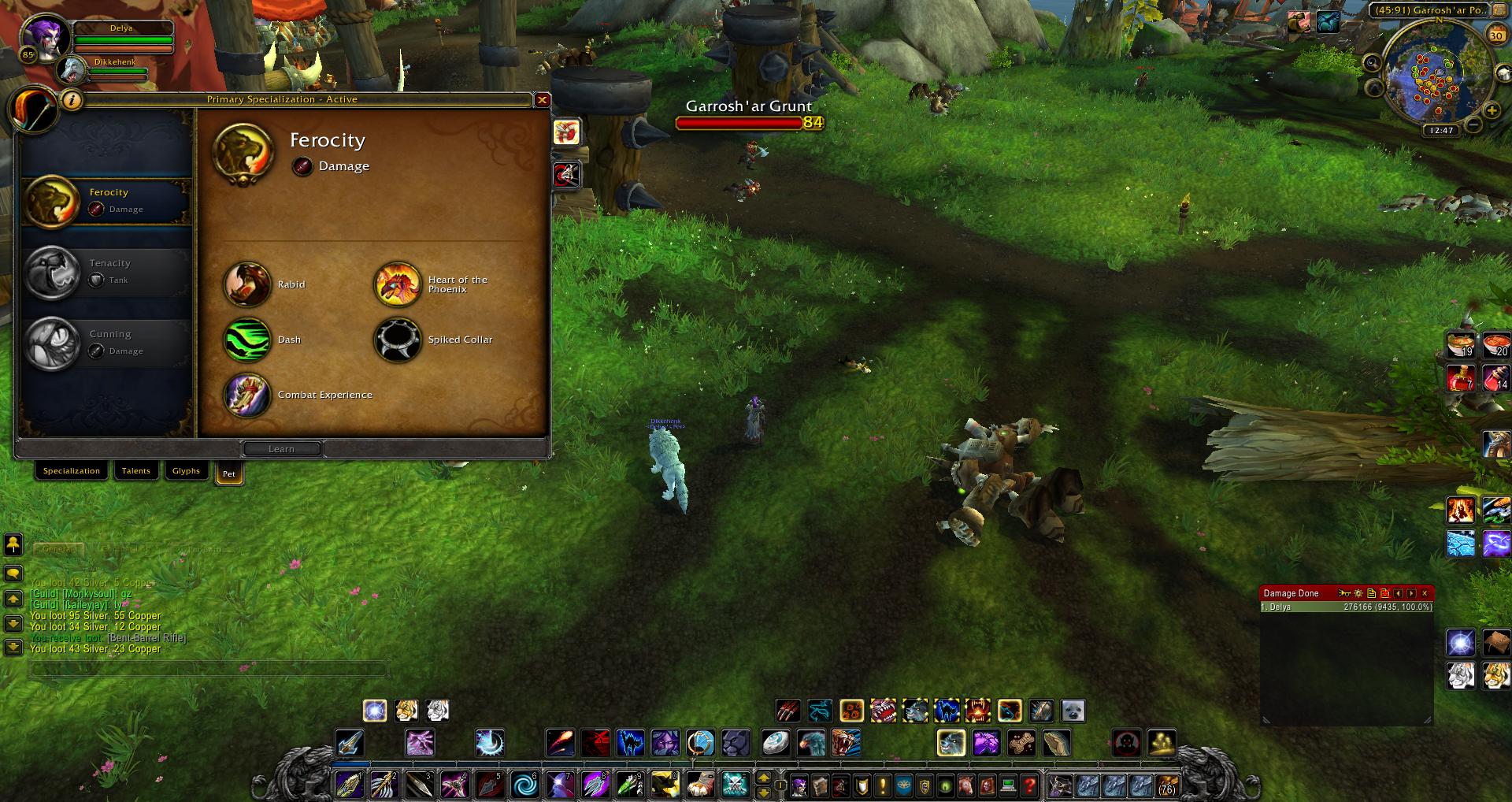The image size is (1512, 802).
Task: Close the pet specialization window
Action: coord(542,100)
